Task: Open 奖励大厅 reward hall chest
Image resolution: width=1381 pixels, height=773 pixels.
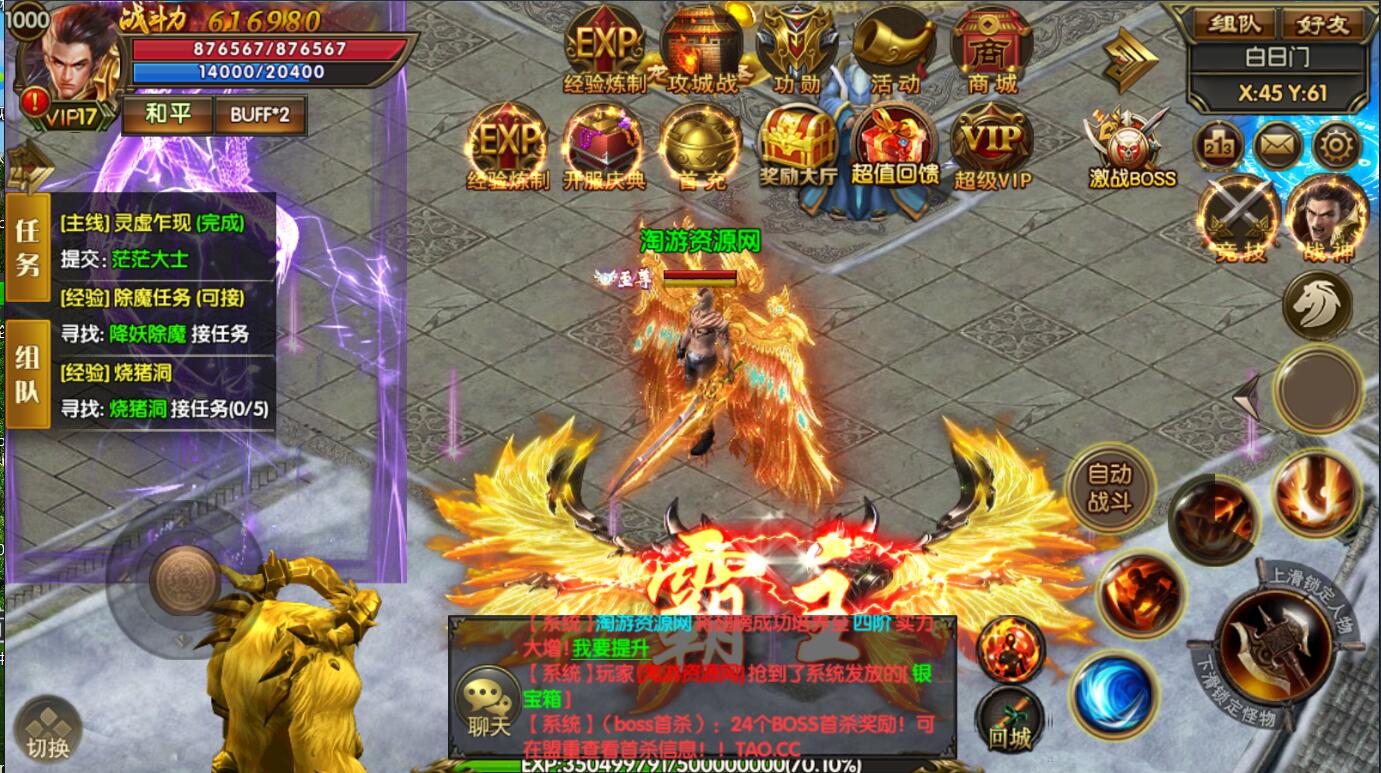Action: [x=797, y=147]
